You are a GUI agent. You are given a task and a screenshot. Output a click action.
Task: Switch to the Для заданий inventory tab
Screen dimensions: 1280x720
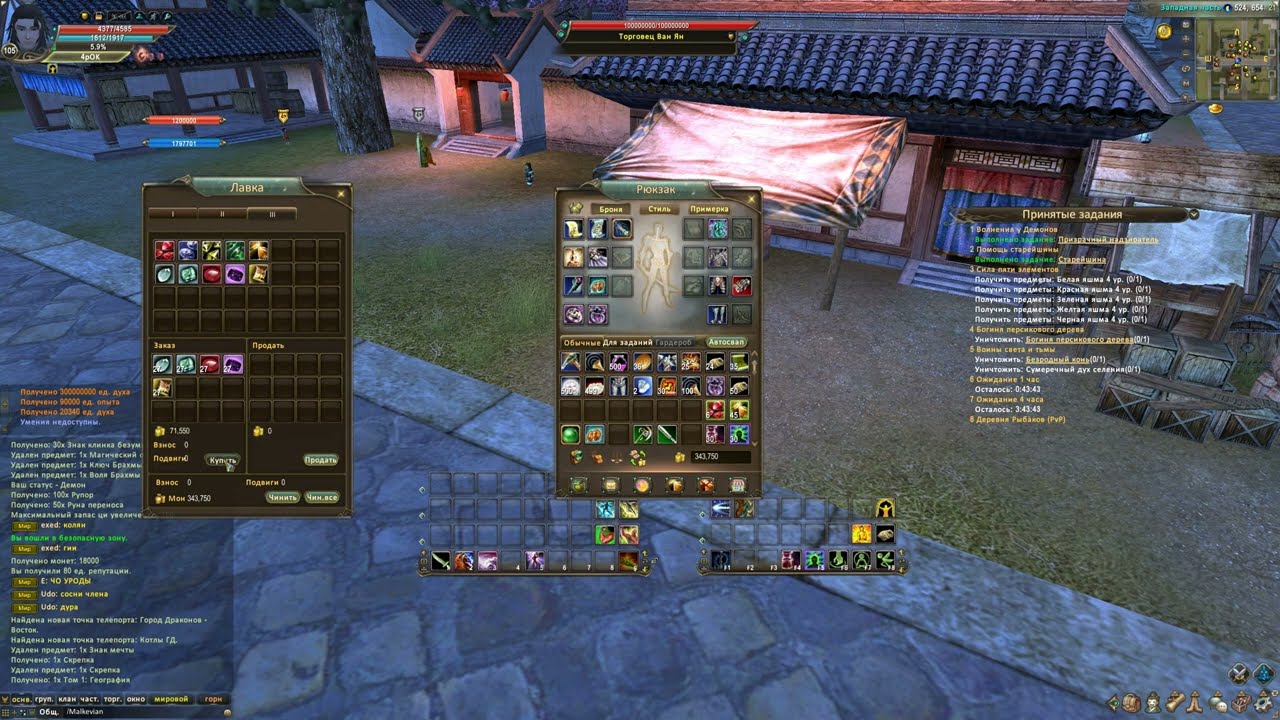[628, 342]
